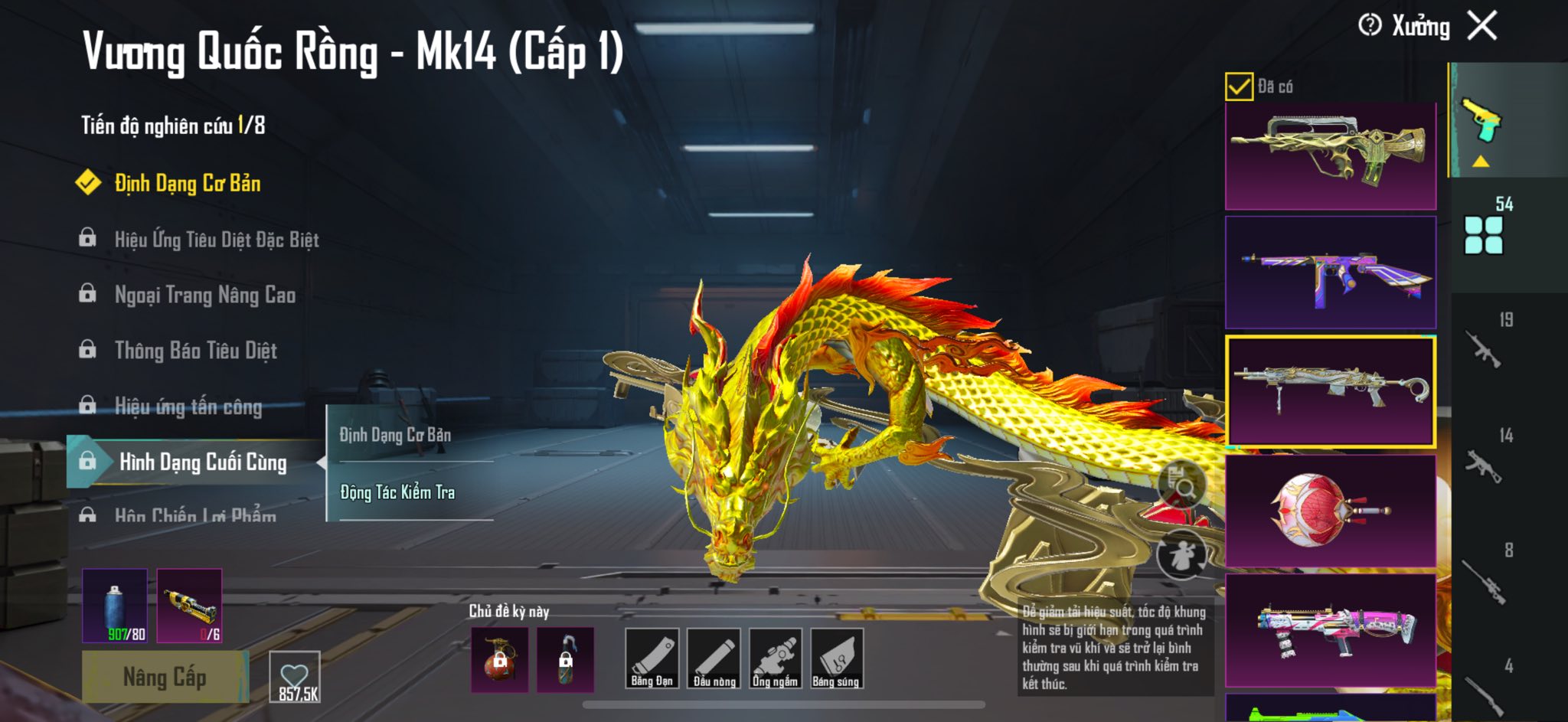Select Ngoại Trang Nâng Cao stage

point(204,295)
